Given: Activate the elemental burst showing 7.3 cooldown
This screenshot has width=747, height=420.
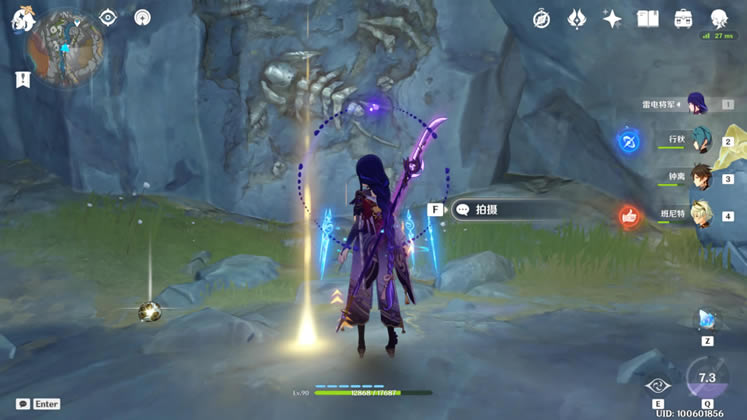Looking at the screenshot, I should click(707, 380).
